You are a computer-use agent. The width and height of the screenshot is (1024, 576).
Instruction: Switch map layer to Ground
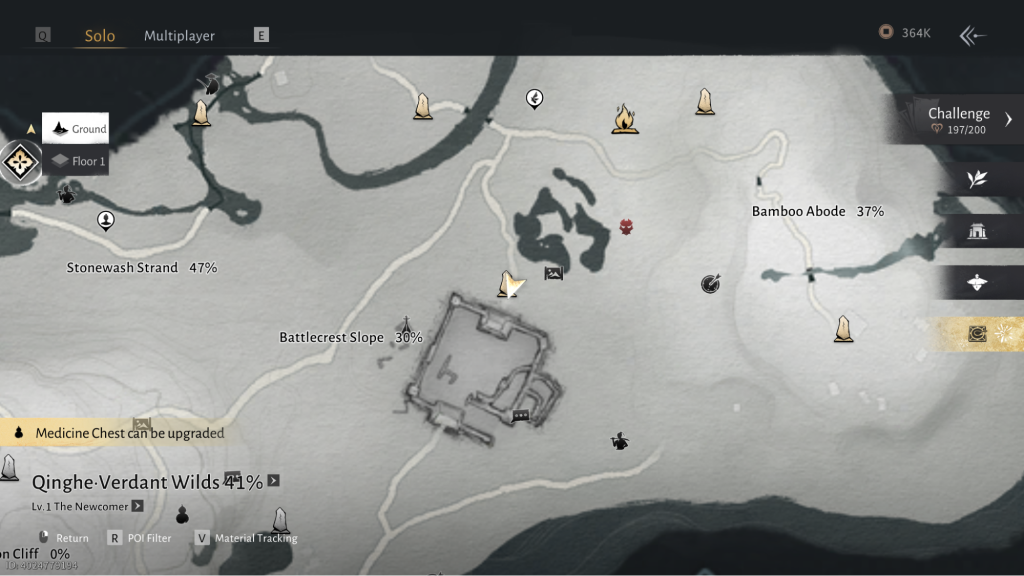pyautogui.click(x=76, y=129)
